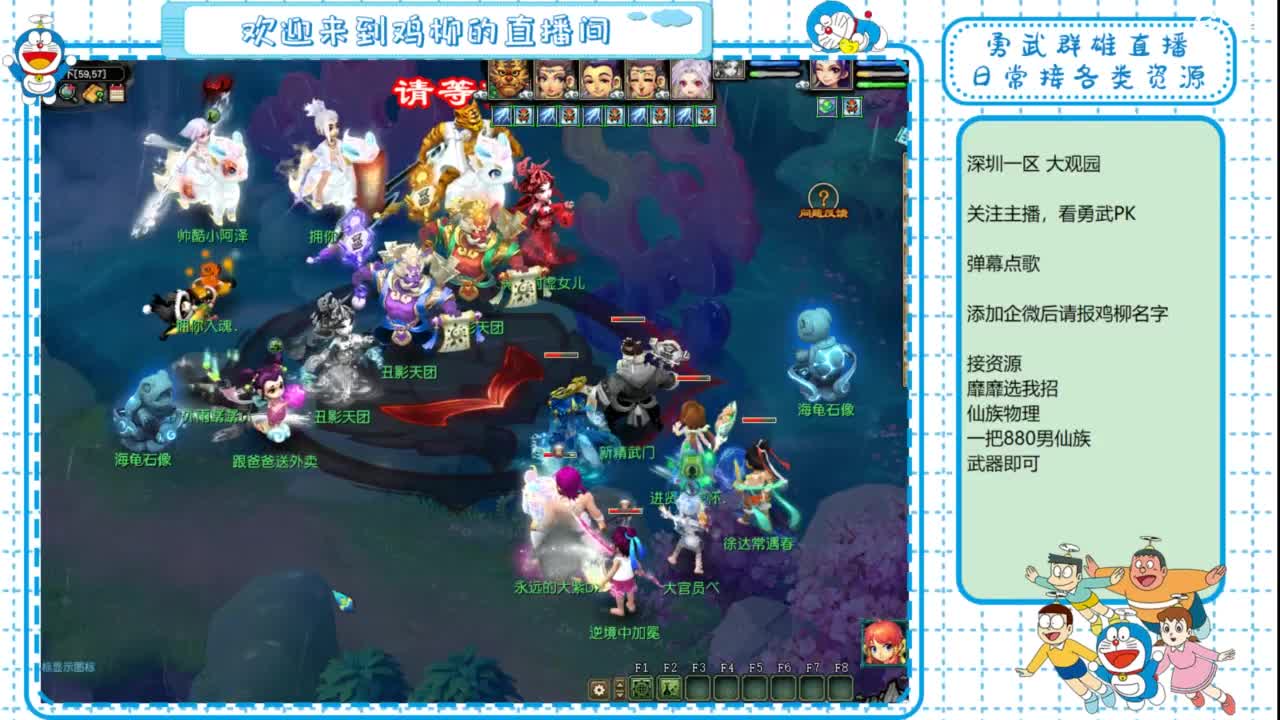Click the Doraemon sticker in top-left corner
1280x720 pixels.
pyautogui.click(x=38, y=55)
